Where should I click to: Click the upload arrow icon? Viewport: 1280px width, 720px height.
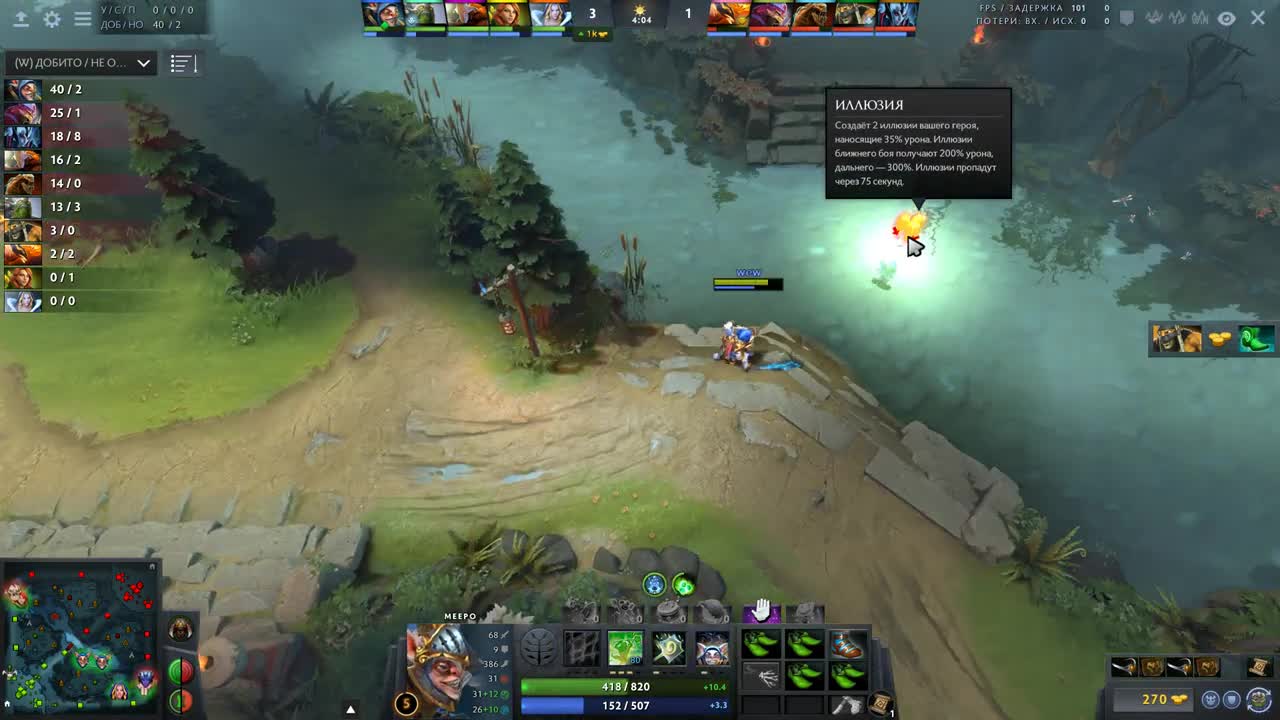[x=21, y=18]
